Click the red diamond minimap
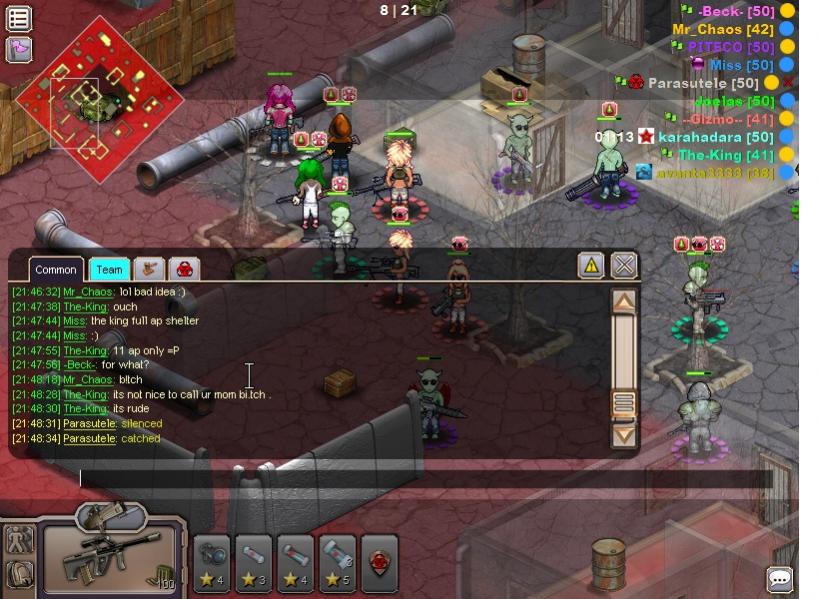 pos(97,97)
